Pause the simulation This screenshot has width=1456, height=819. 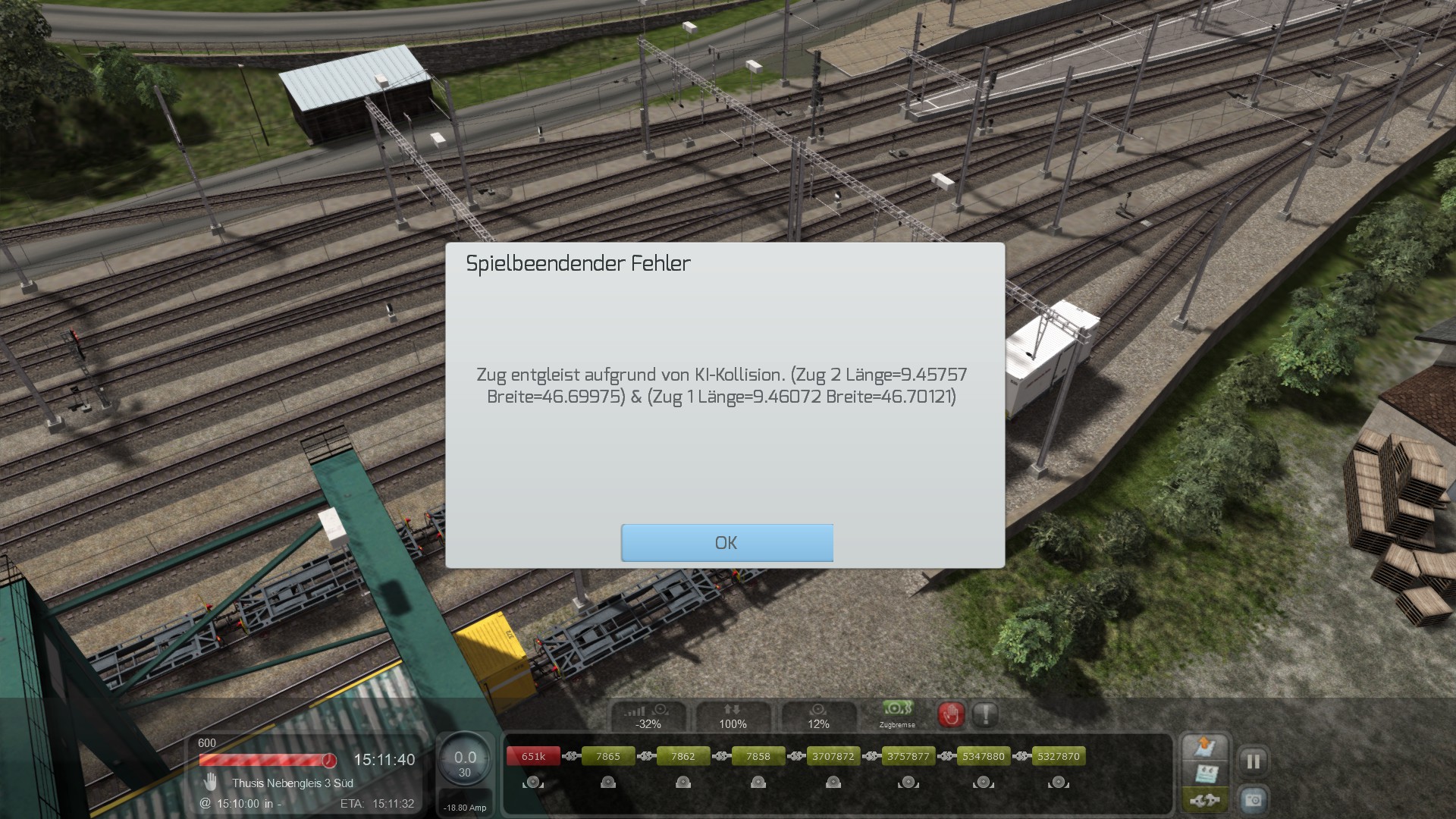point(1253,761)
